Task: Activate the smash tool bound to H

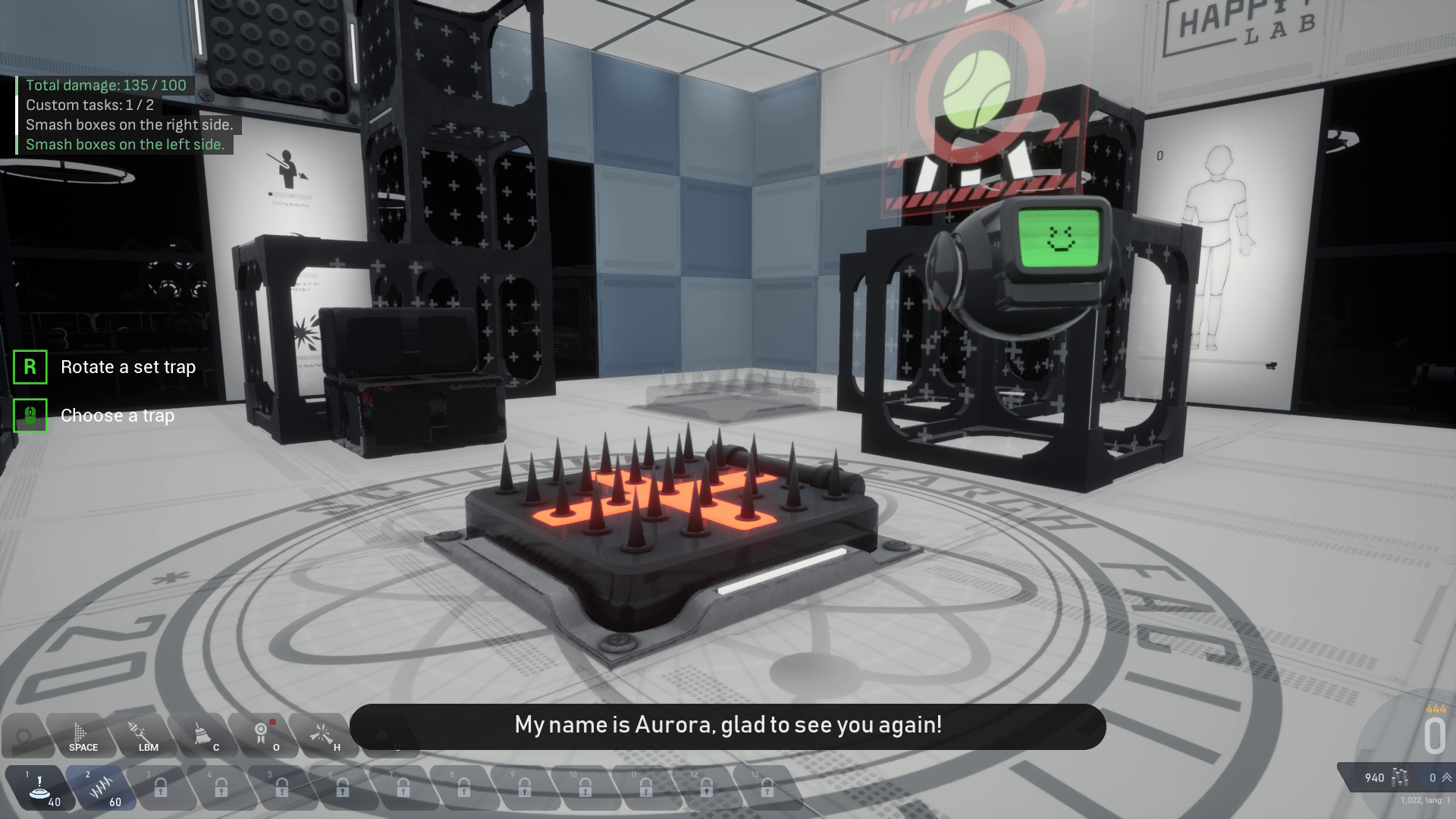Action: point(322,734)
